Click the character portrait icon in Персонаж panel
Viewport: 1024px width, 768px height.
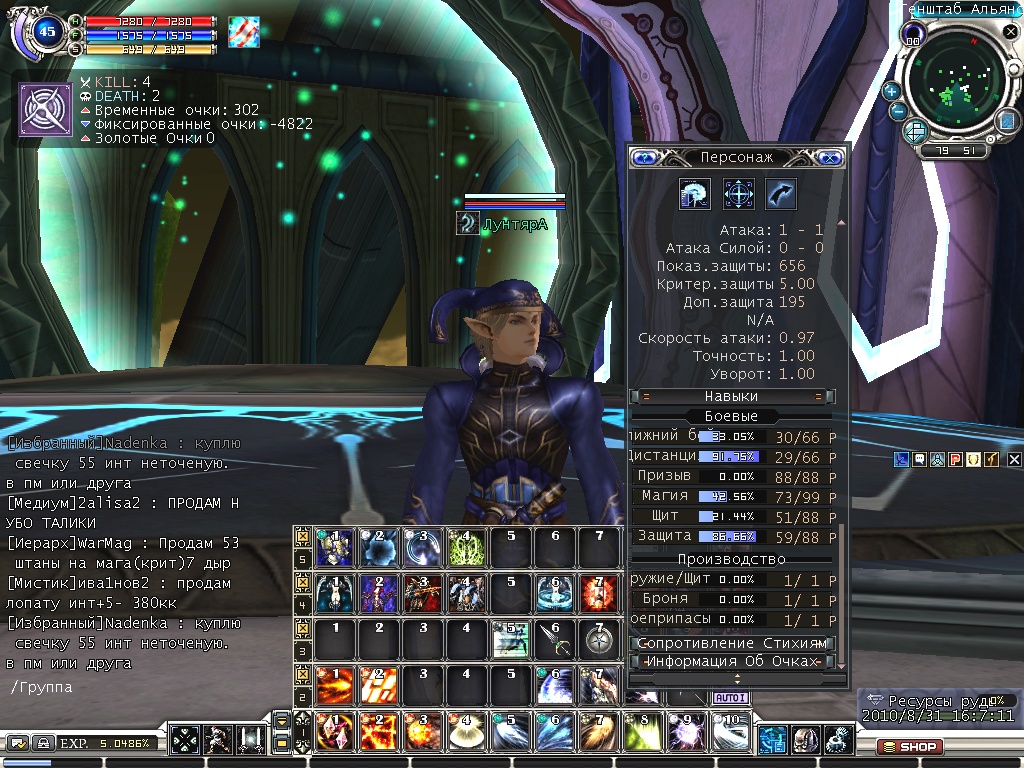[694, 193]
